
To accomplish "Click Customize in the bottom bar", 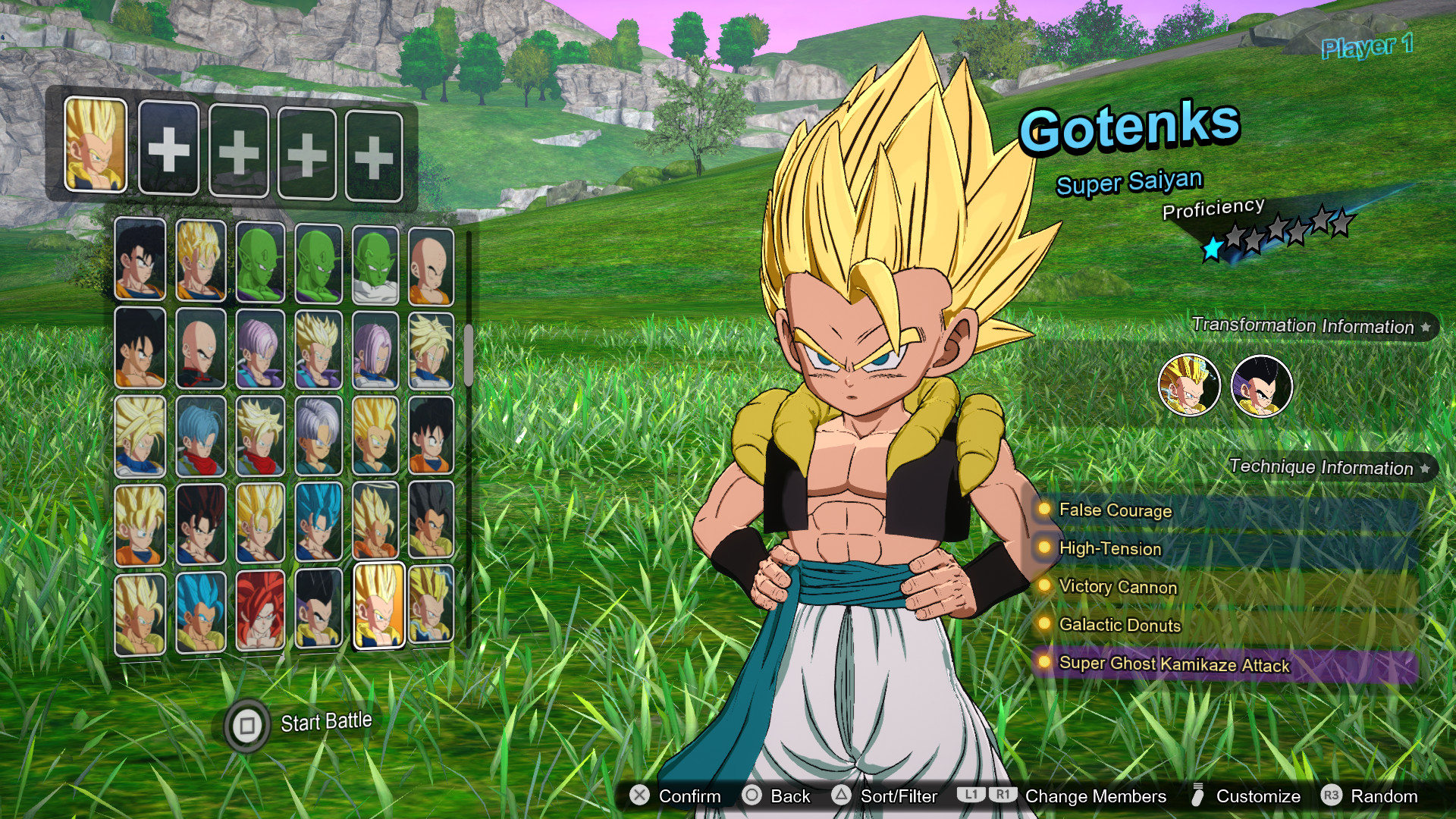I will pyautogui.click(x=1257, y=796).
